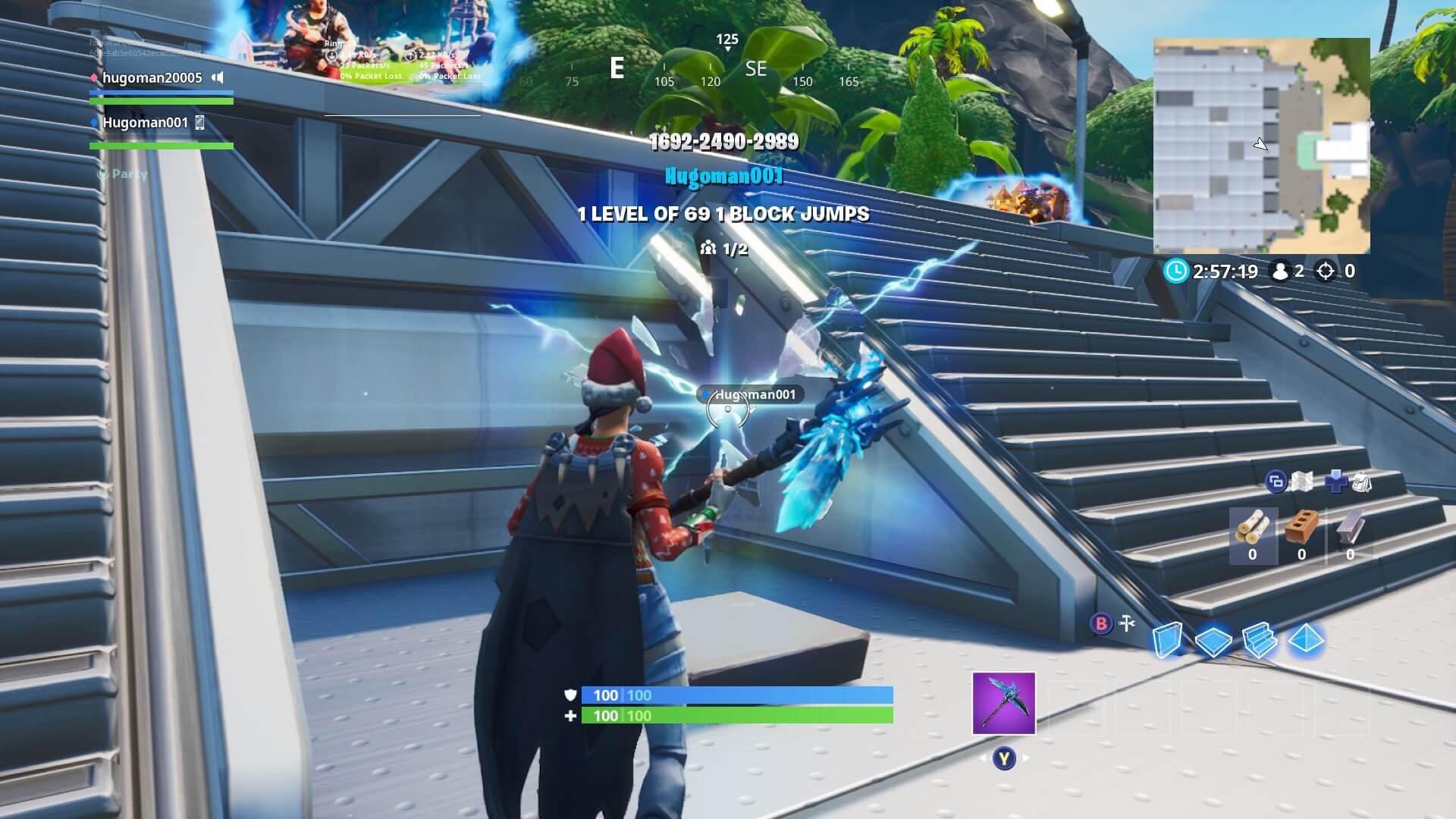Select the floor build piece icon
Viewport: 1456px width, 819px height.
point(1213,641)
